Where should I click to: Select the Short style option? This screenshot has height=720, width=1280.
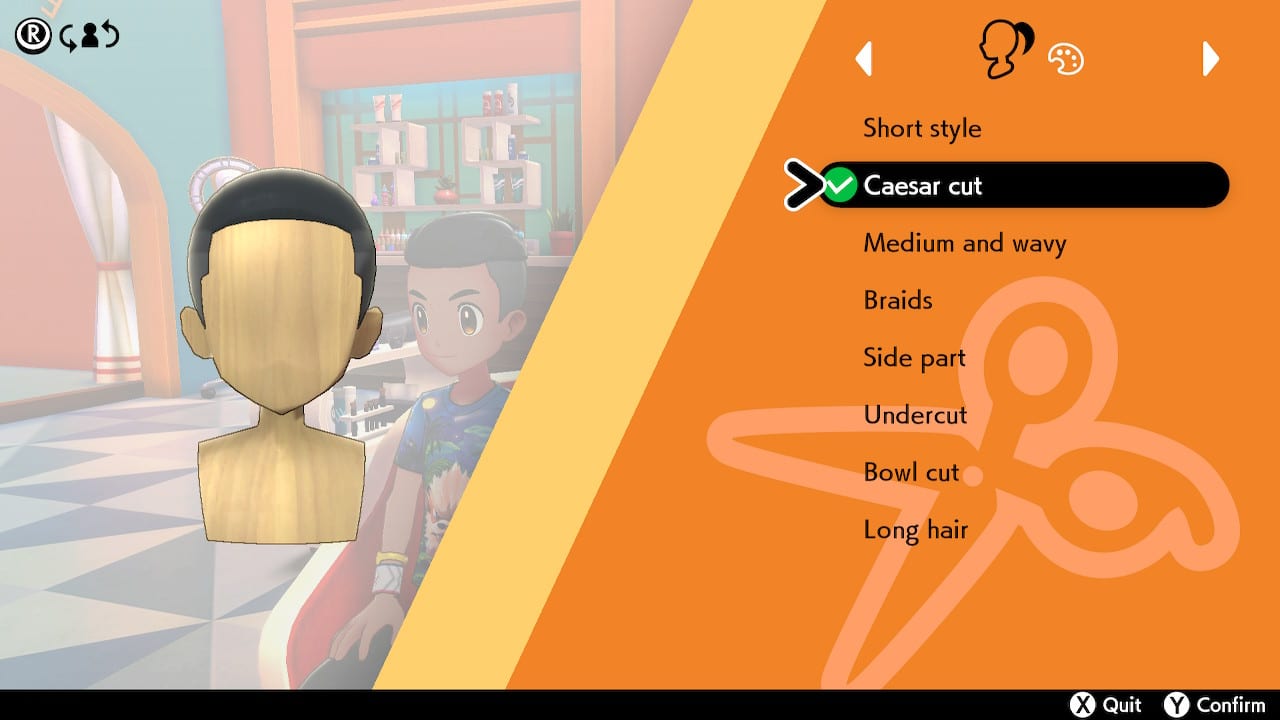(922, 128)
